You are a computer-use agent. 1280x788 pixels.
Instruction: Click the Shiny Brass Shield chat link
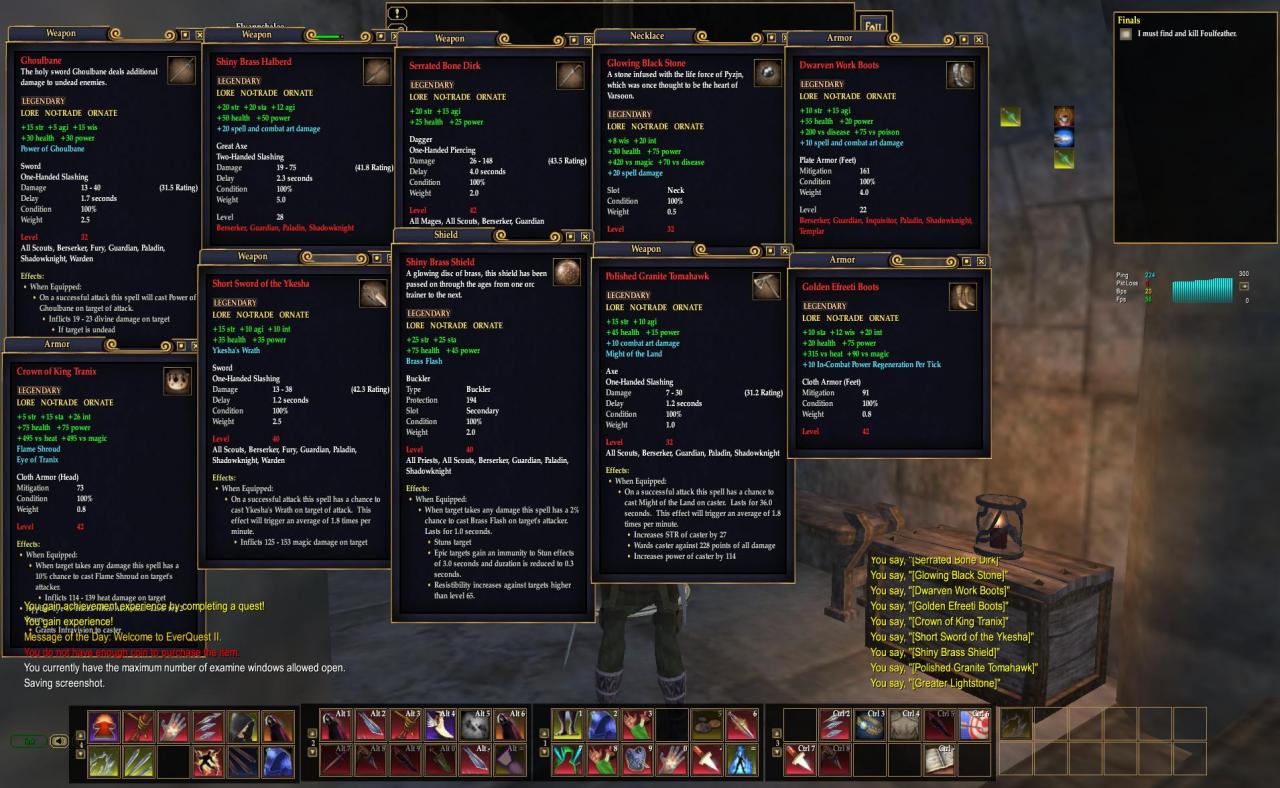point(952,653)
